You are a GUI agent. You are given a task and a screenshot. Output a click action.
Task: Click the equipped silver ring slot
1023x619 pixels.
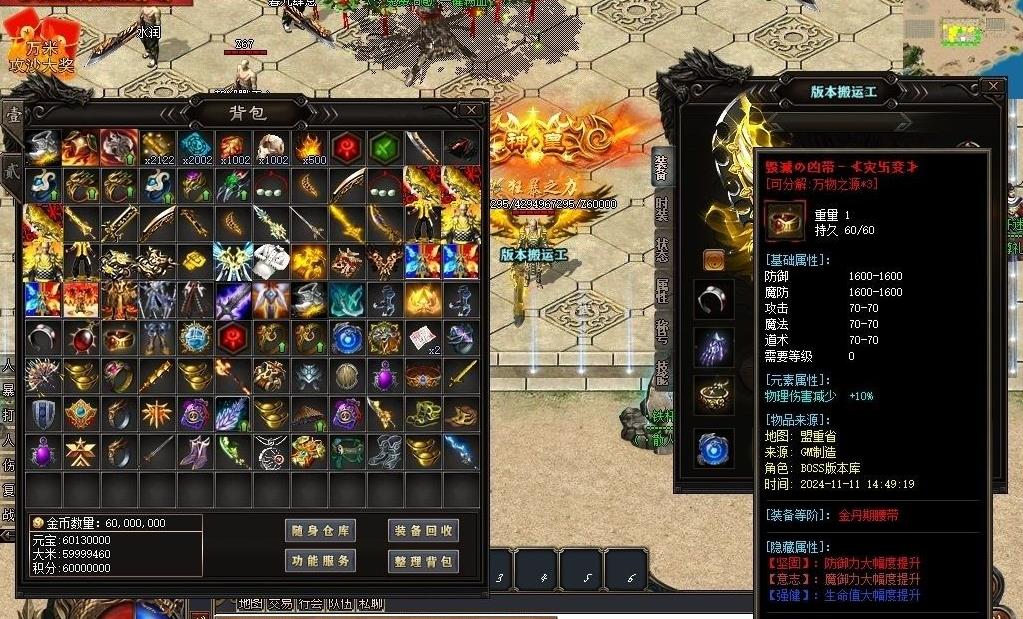[713, 298]
